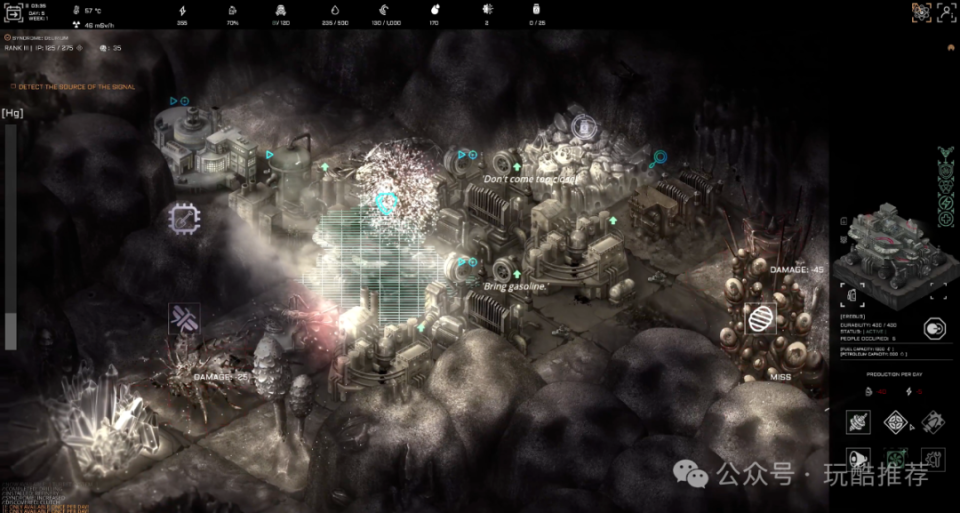Click the magnifier inspect icon over the buildings

coord(658,159)
